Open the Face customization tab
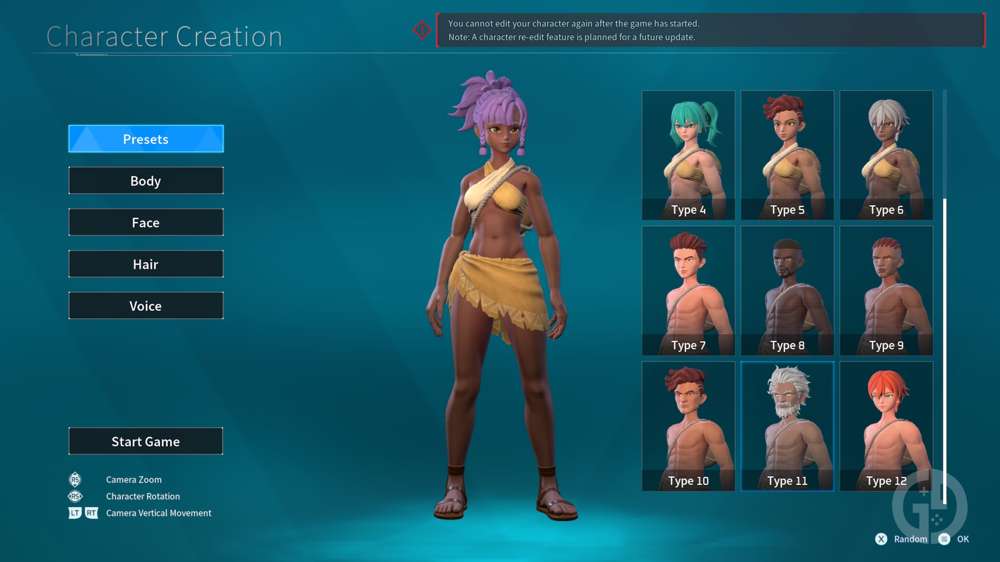Viewport: 1000px width, 562px height. (x=146, y=223)
